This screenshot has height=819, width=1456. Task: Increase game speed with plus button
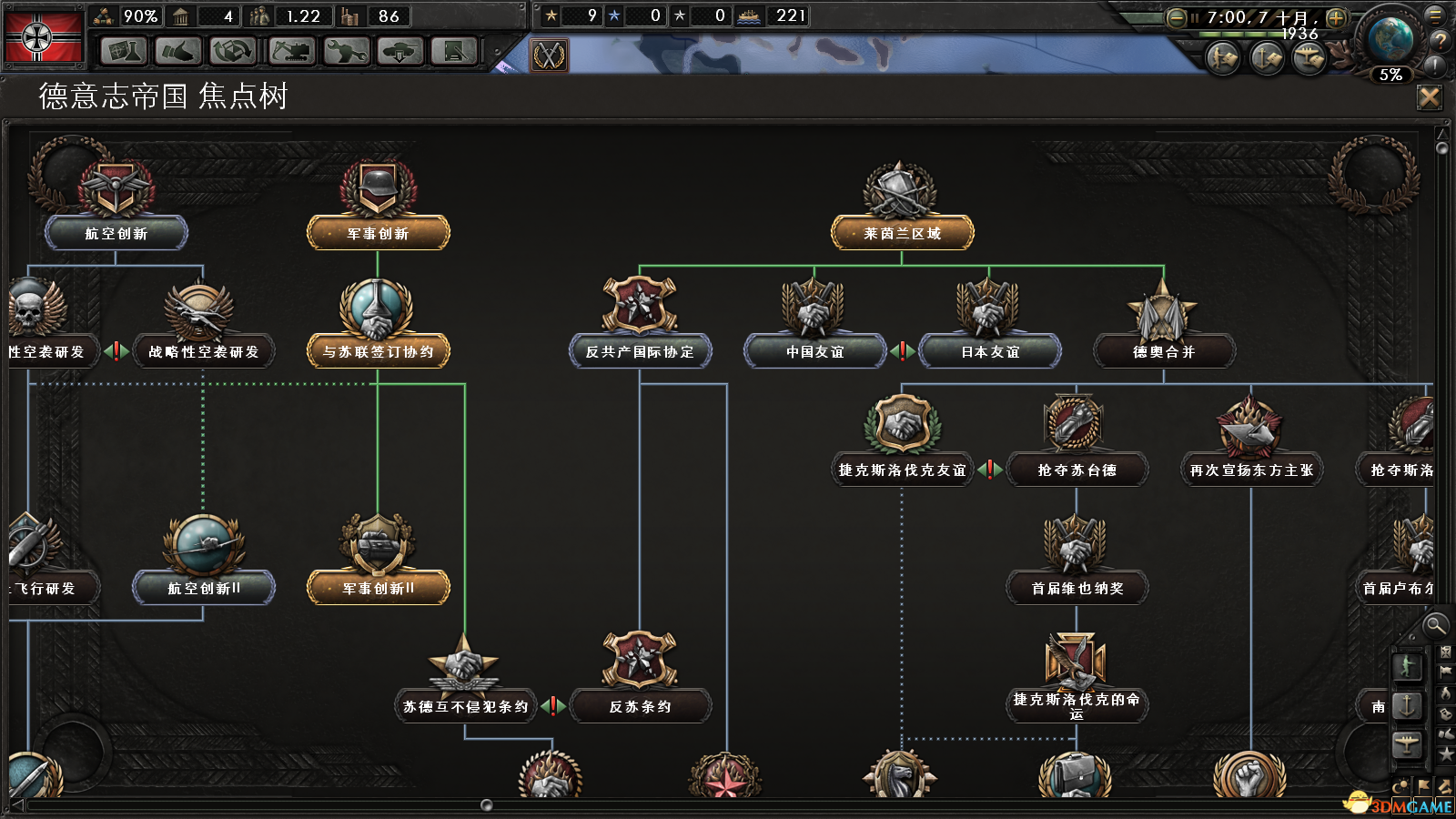click(1336, 17)
